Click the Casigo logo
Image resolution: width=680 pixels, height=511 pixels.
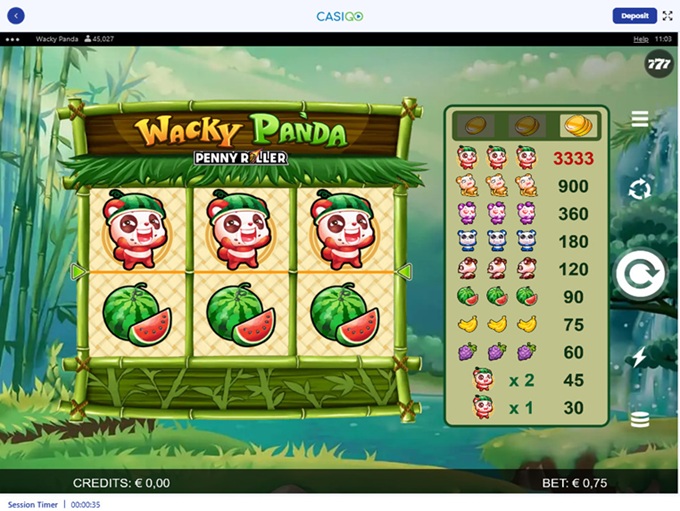coord(339,16)
